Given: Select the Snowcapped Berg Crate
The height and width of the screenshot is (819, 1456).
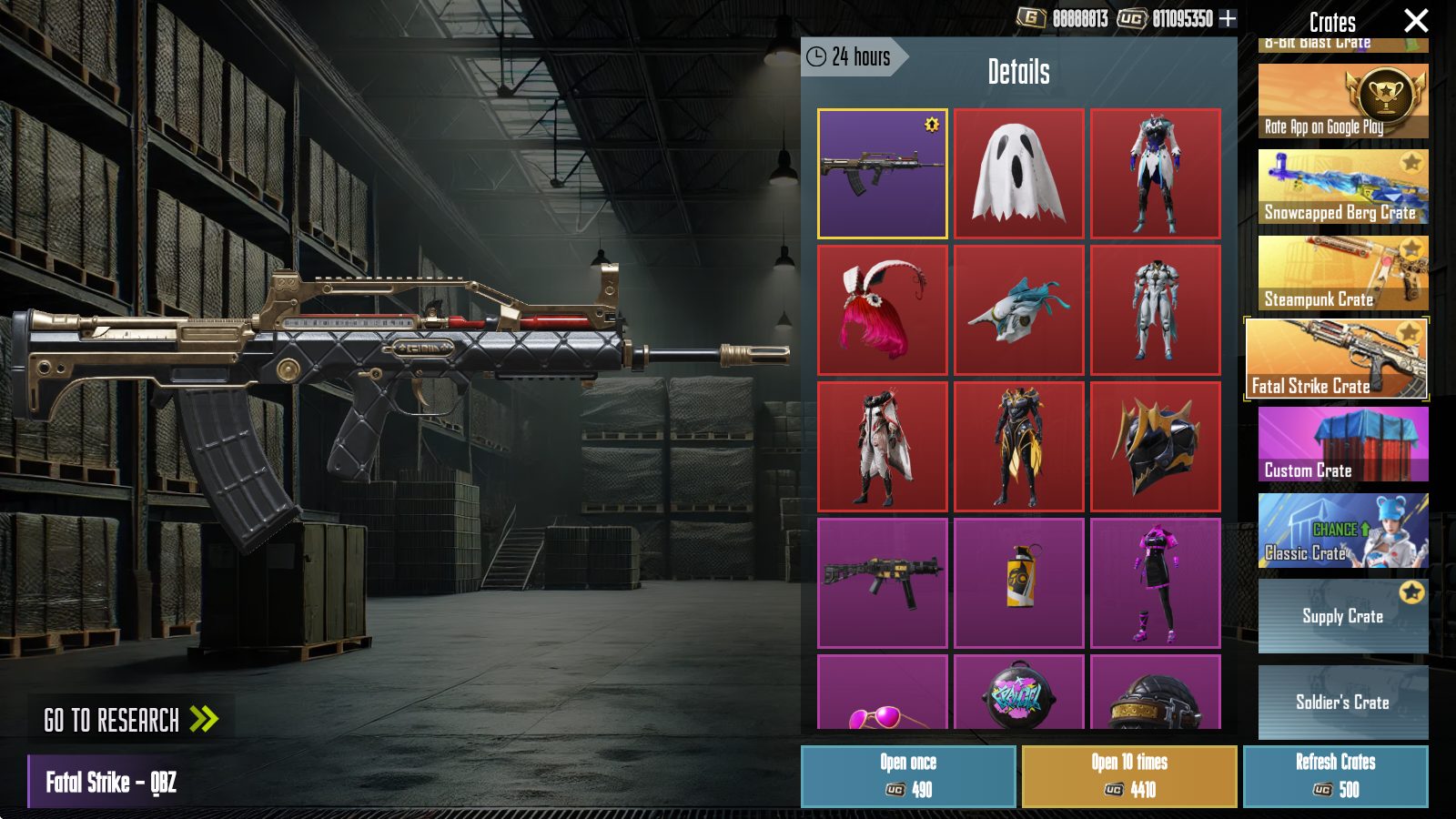Looking at the screenshot, I should tap(1342, 187).
